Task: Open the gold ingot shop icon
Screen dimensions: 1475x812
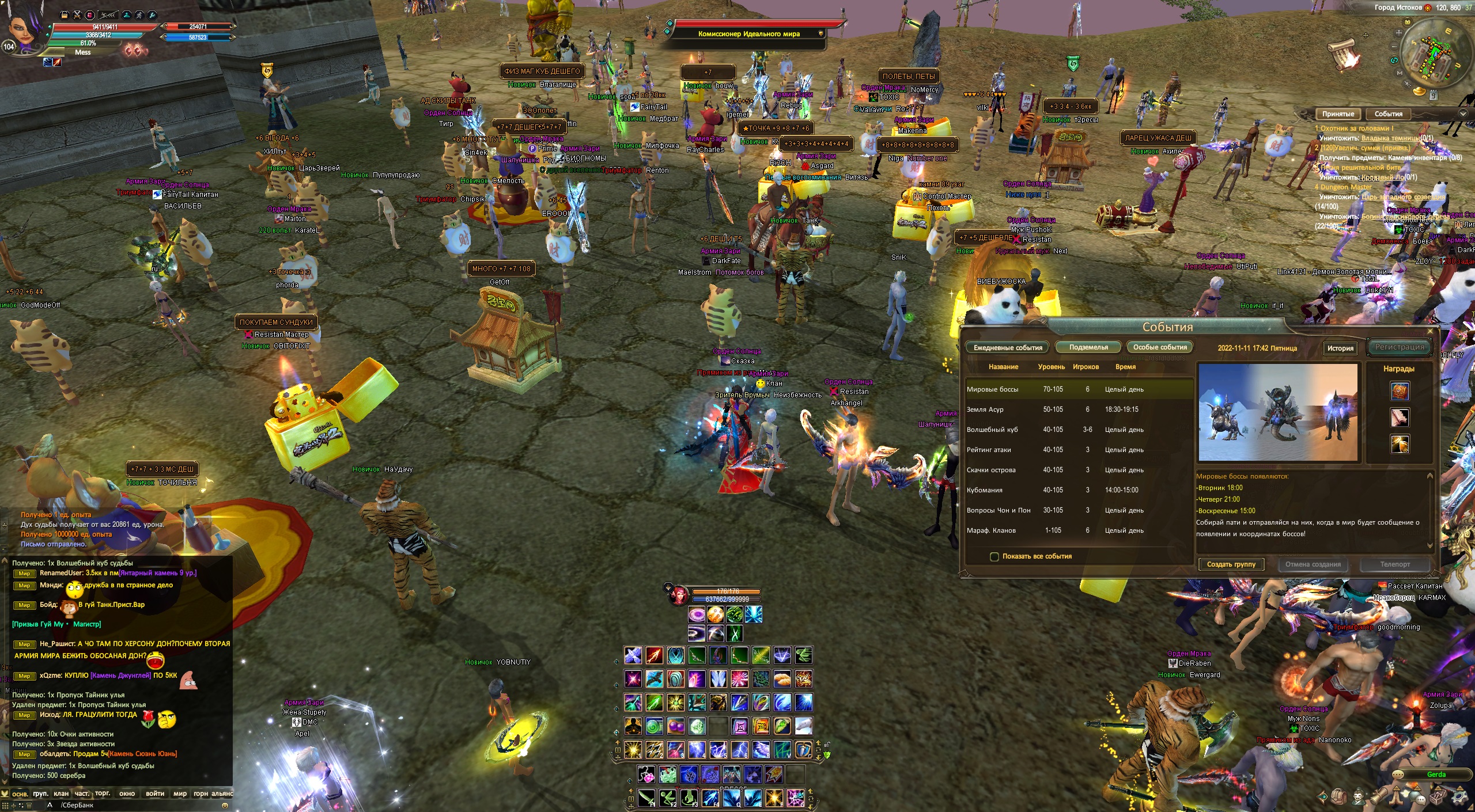Action: 1420,92
